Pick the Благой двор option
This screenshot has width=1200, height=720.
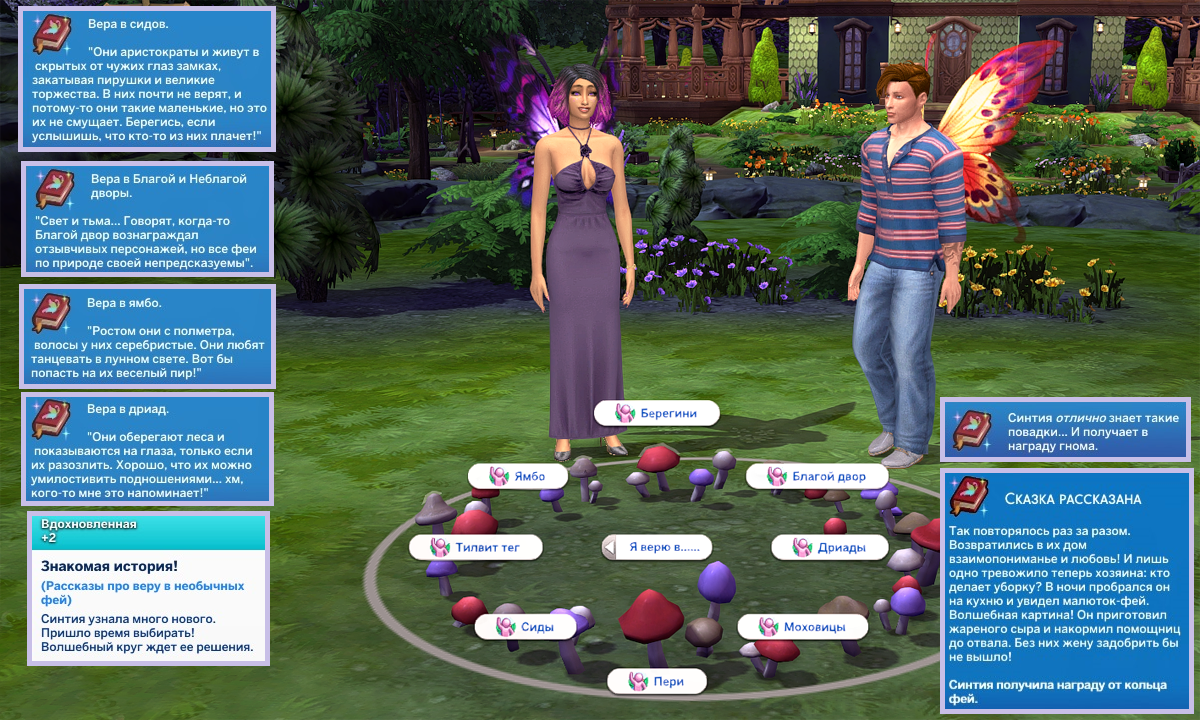pos(817,476)
